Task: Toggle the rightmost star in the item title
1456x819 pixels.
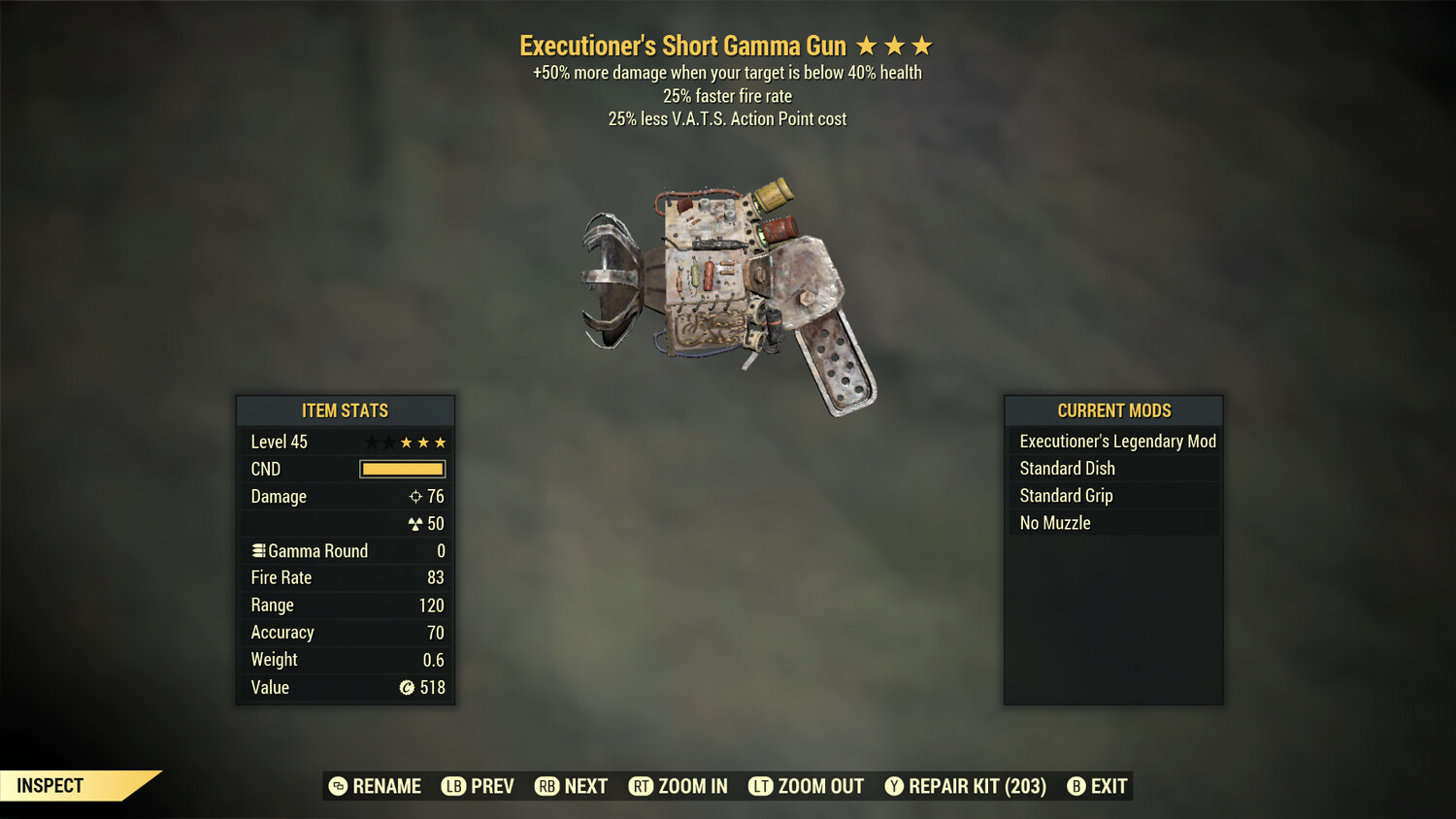Action: pyautogui.click(x=921, y=45)
